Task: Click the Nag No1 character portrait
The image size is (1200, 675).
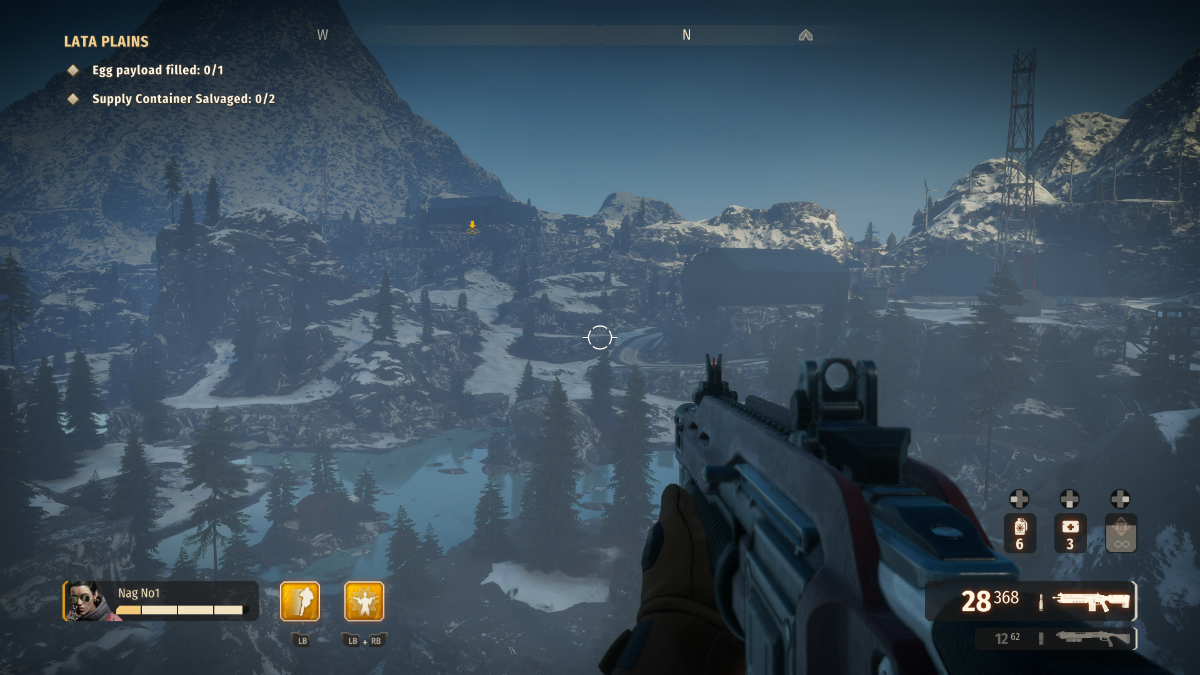Action: click(x=85, y=601)
